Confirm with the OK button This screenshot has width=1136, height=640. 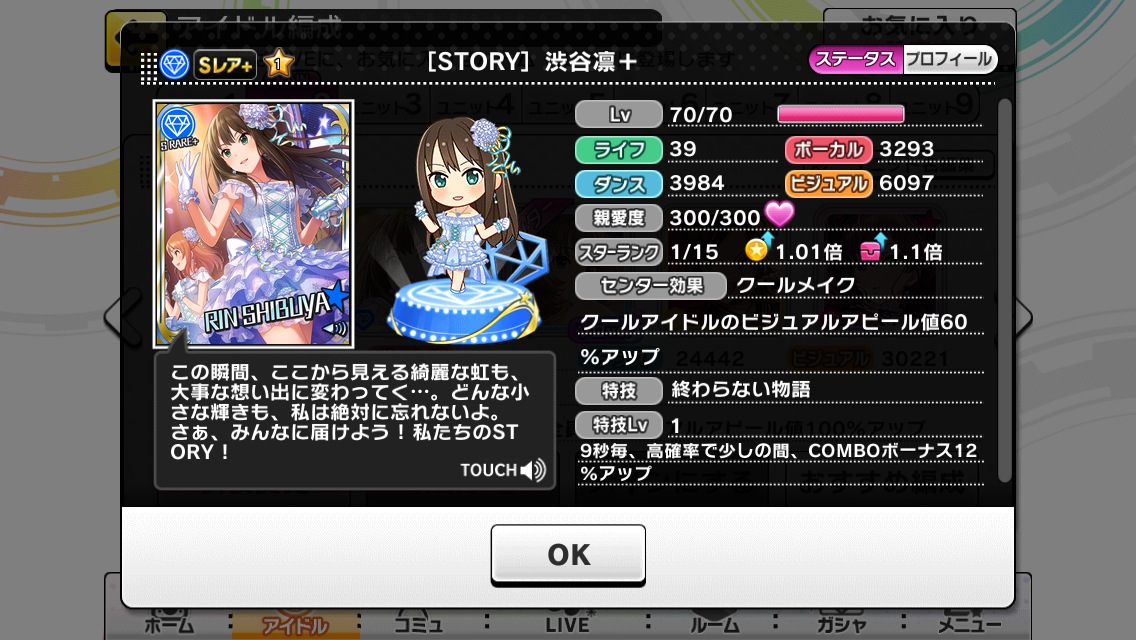tap(568, 555)
